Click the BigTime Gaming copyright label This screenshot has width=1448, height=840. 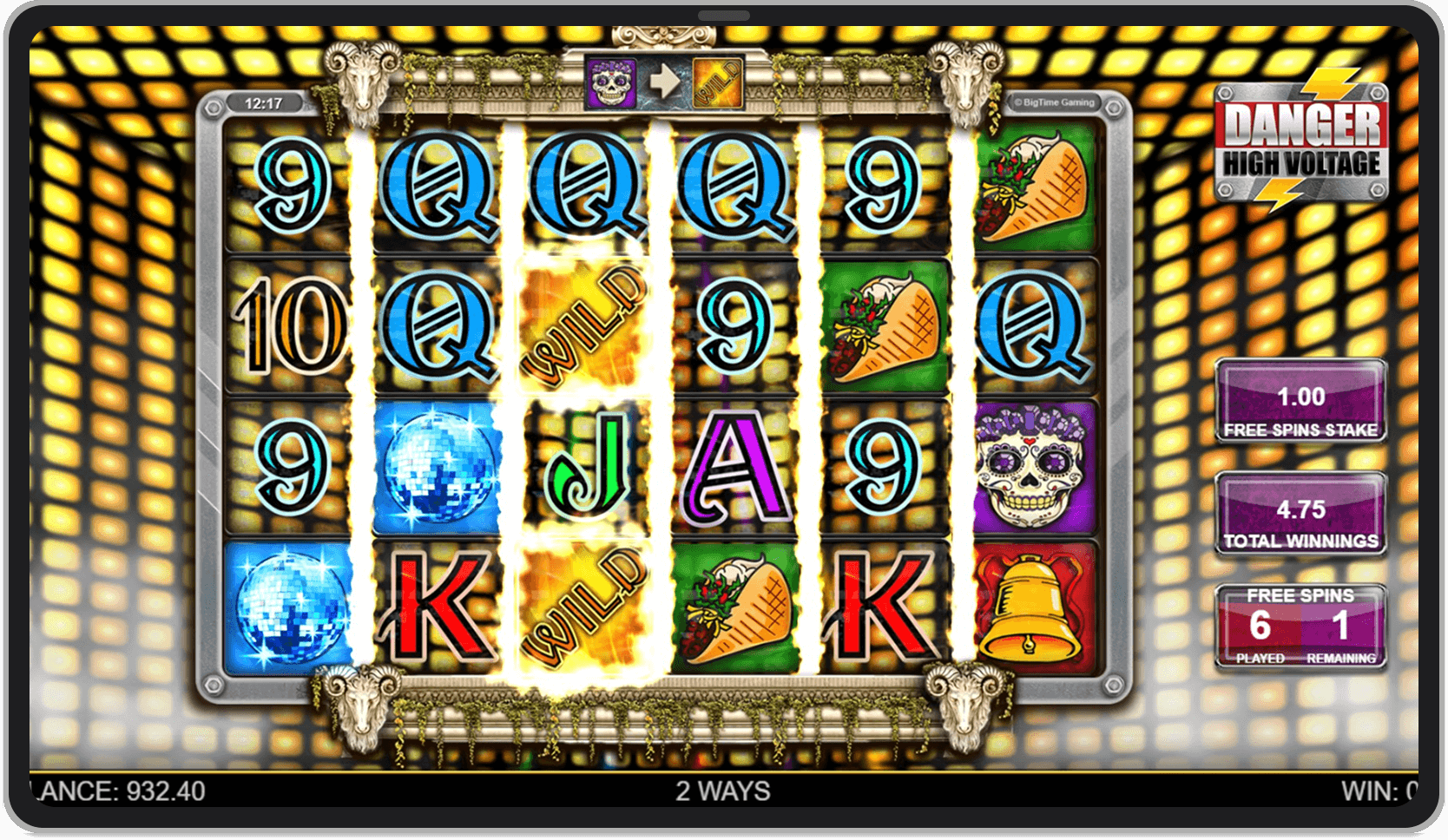click(1056, 102)
